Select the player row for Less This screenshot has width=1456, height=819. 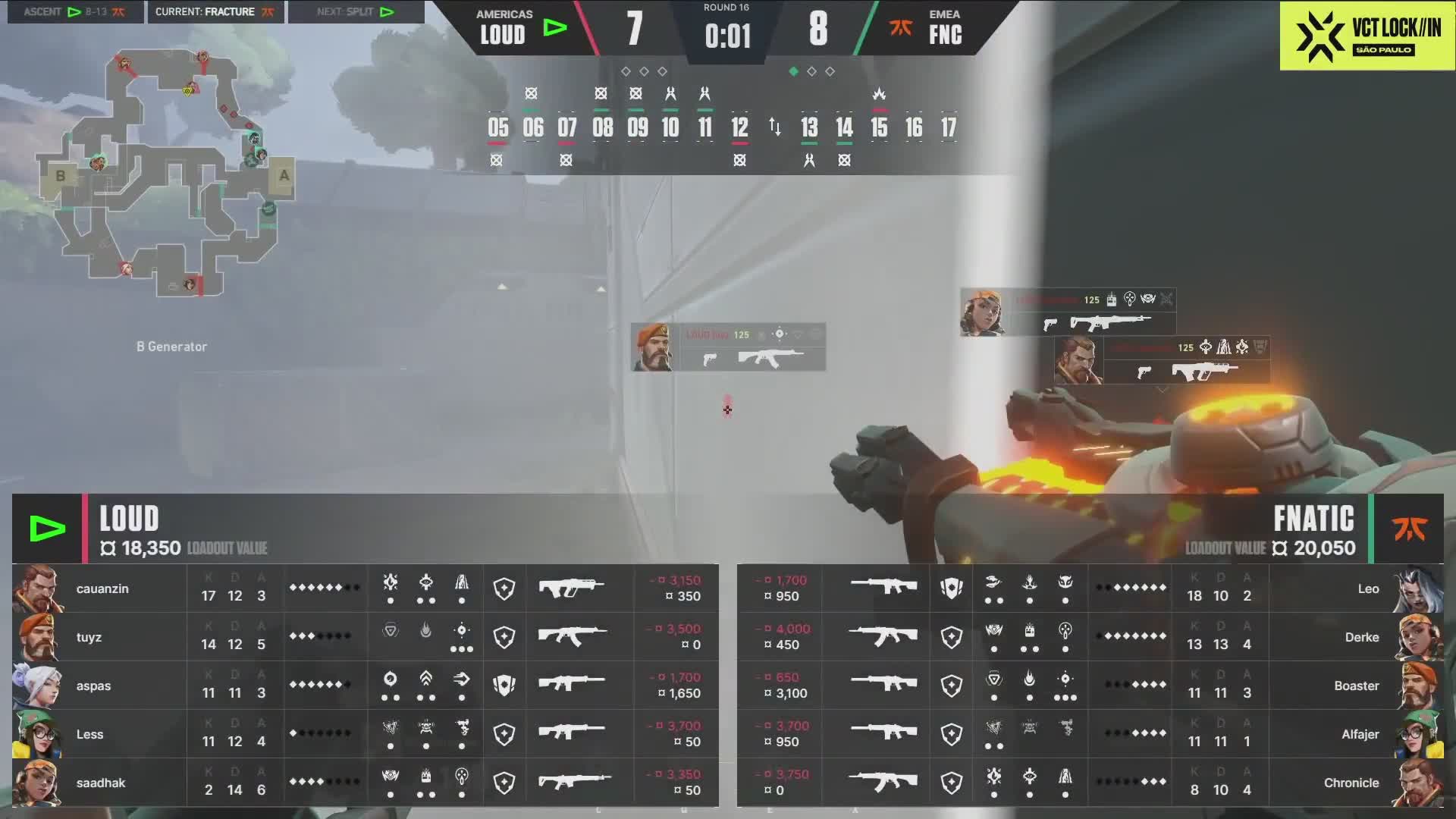pyautogui.click(x=365, y=734)
